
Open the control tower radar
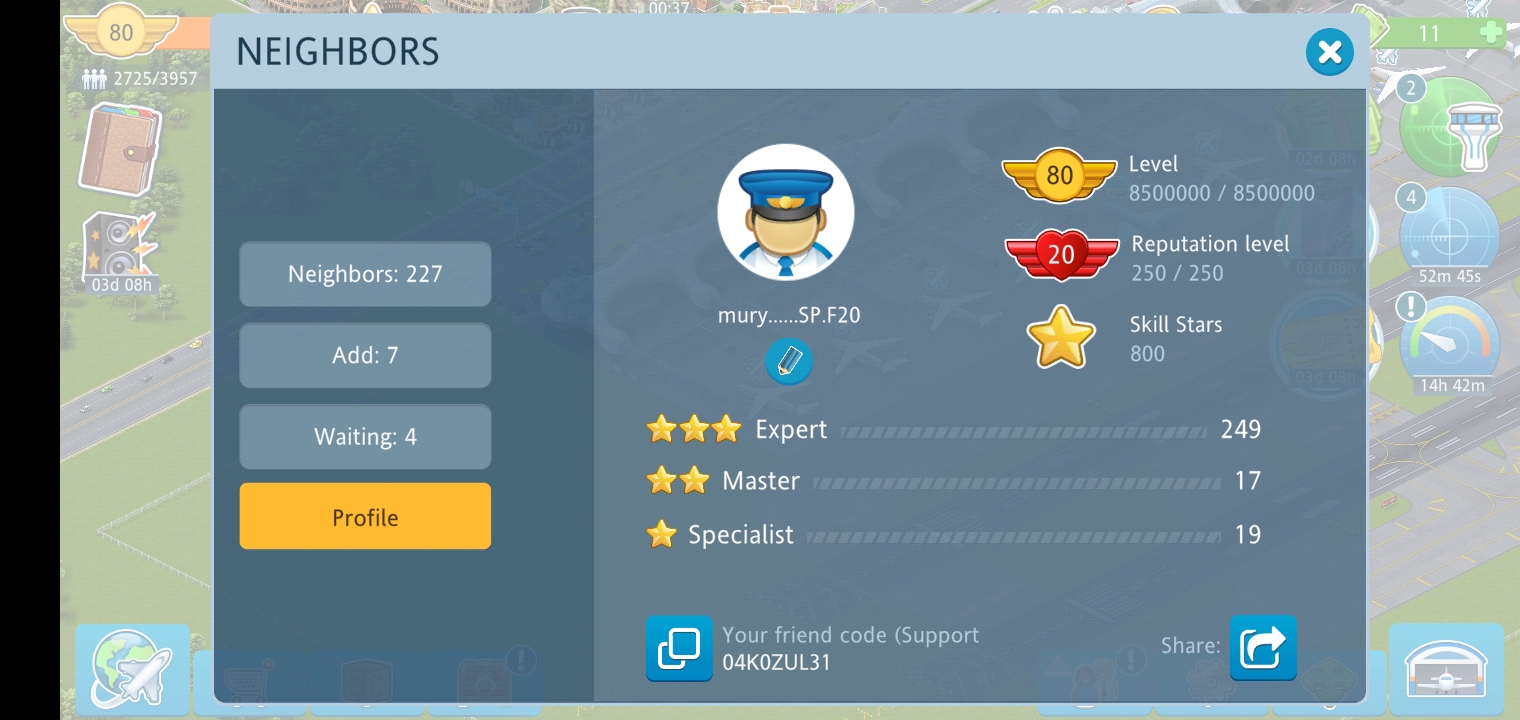click(1452, 128)
